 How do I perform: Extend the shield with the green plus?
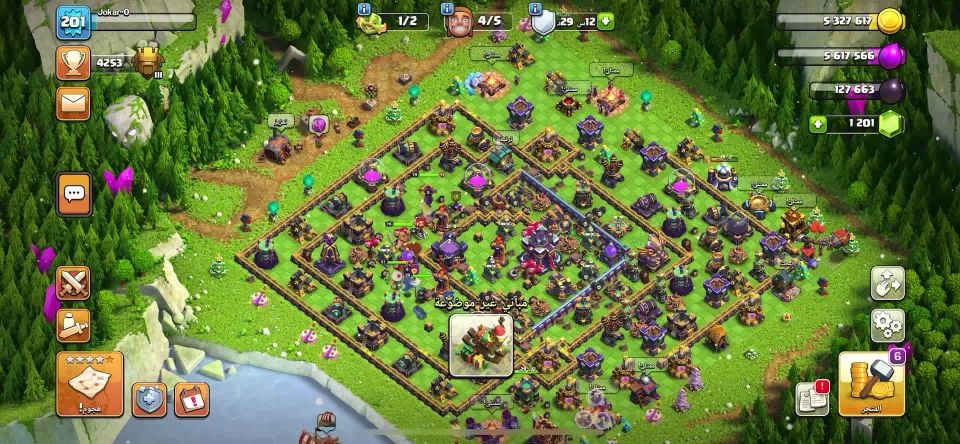(607, 21)
